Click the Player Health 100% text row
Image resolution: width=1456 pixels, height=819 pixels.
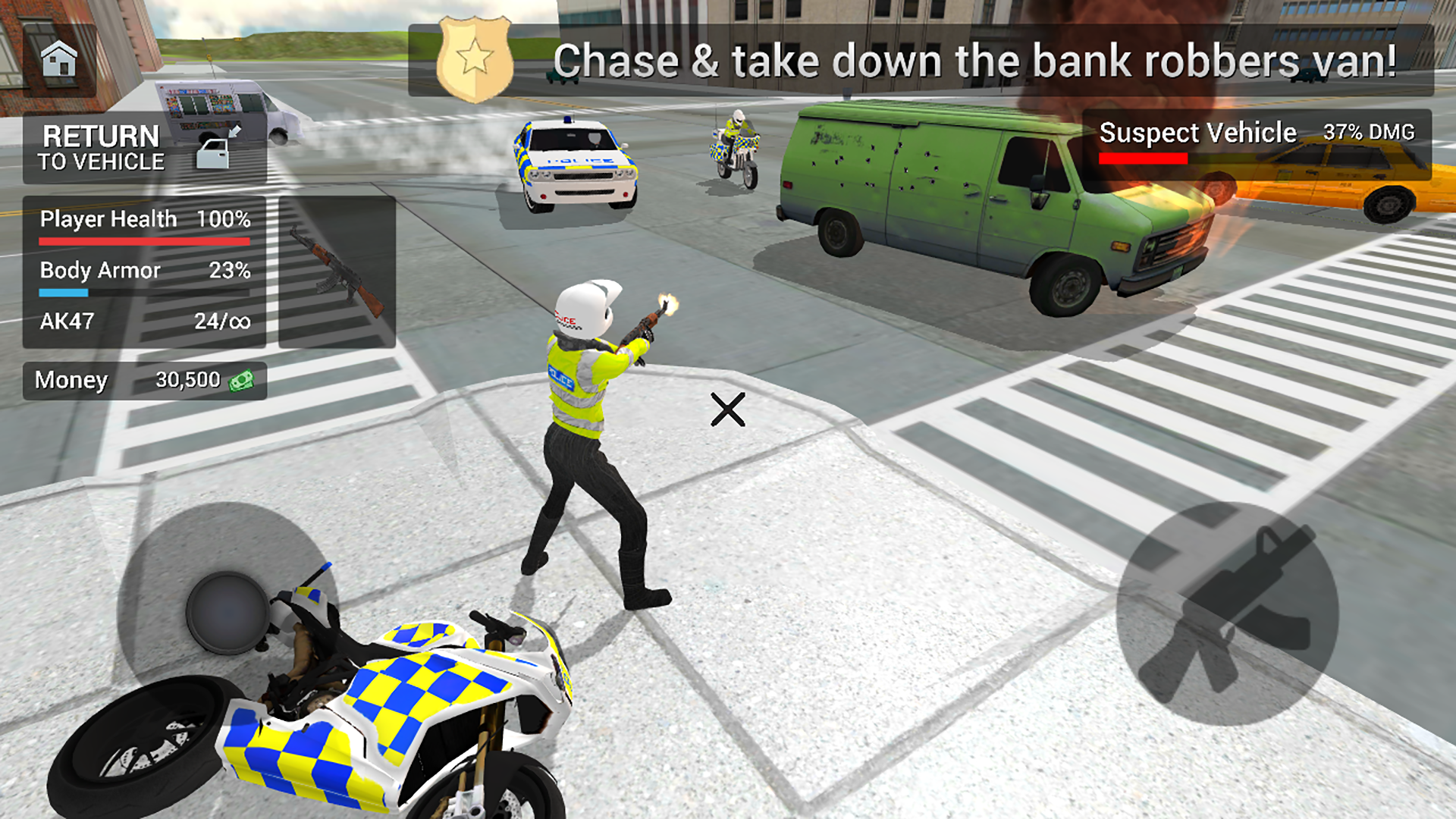click(144, 220)
